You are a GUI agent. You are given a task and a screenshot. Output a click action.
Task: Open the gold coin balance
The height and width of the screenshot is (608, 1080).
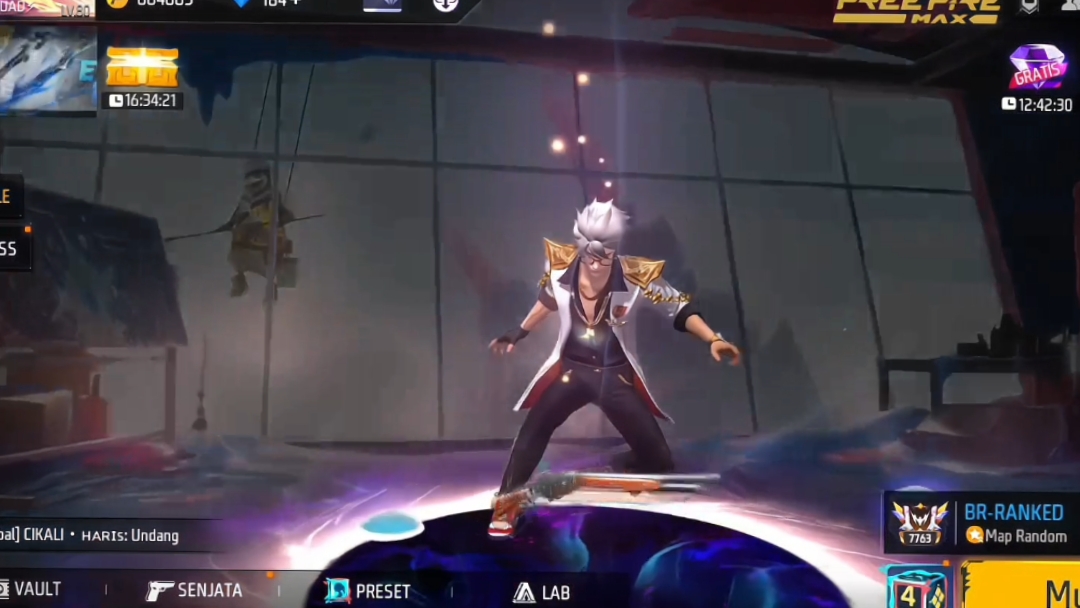(x=150, y=3)
